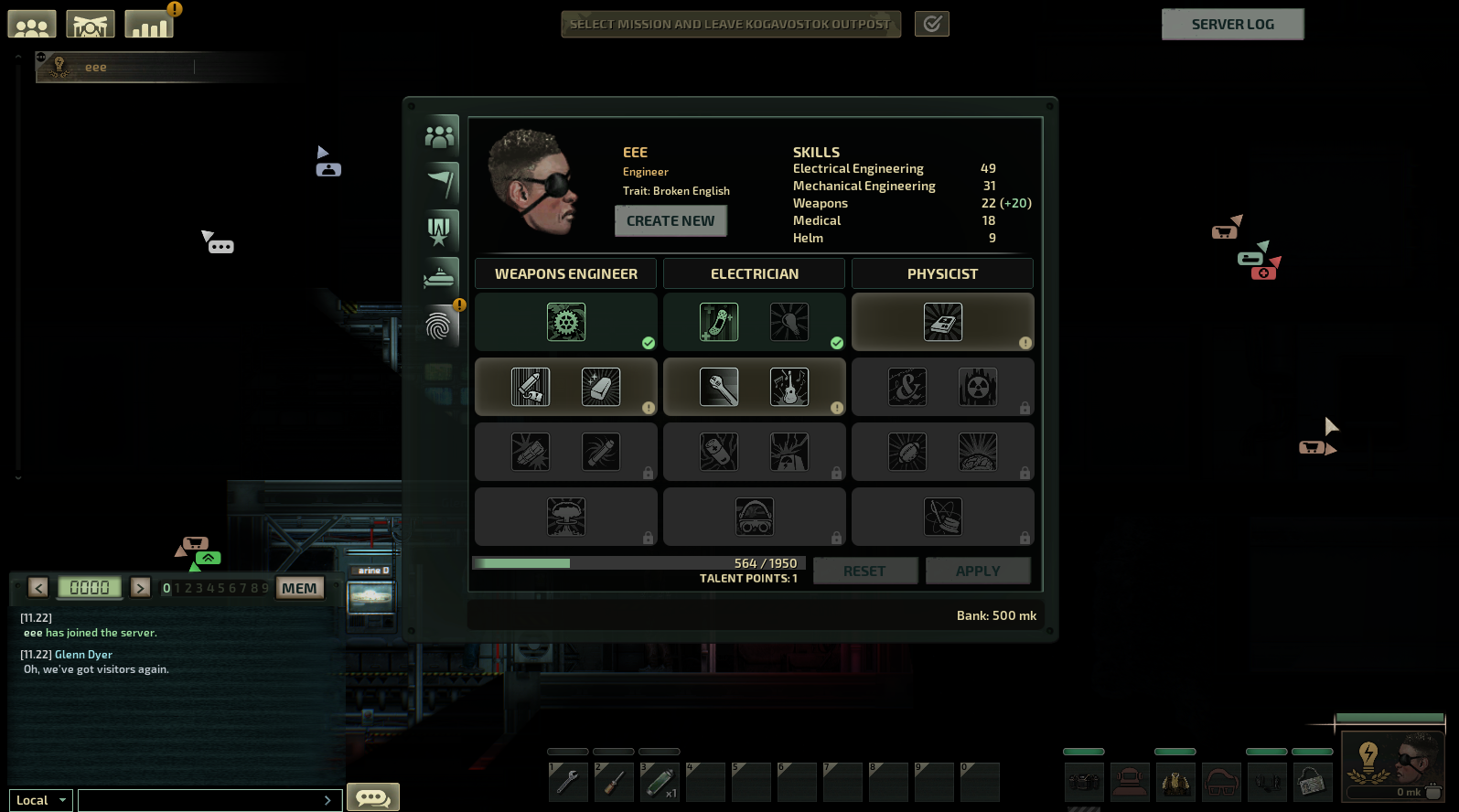Switch to the submarine side tab
The width and height of the screenshot is (1459, 812).
tap(440, 276)
